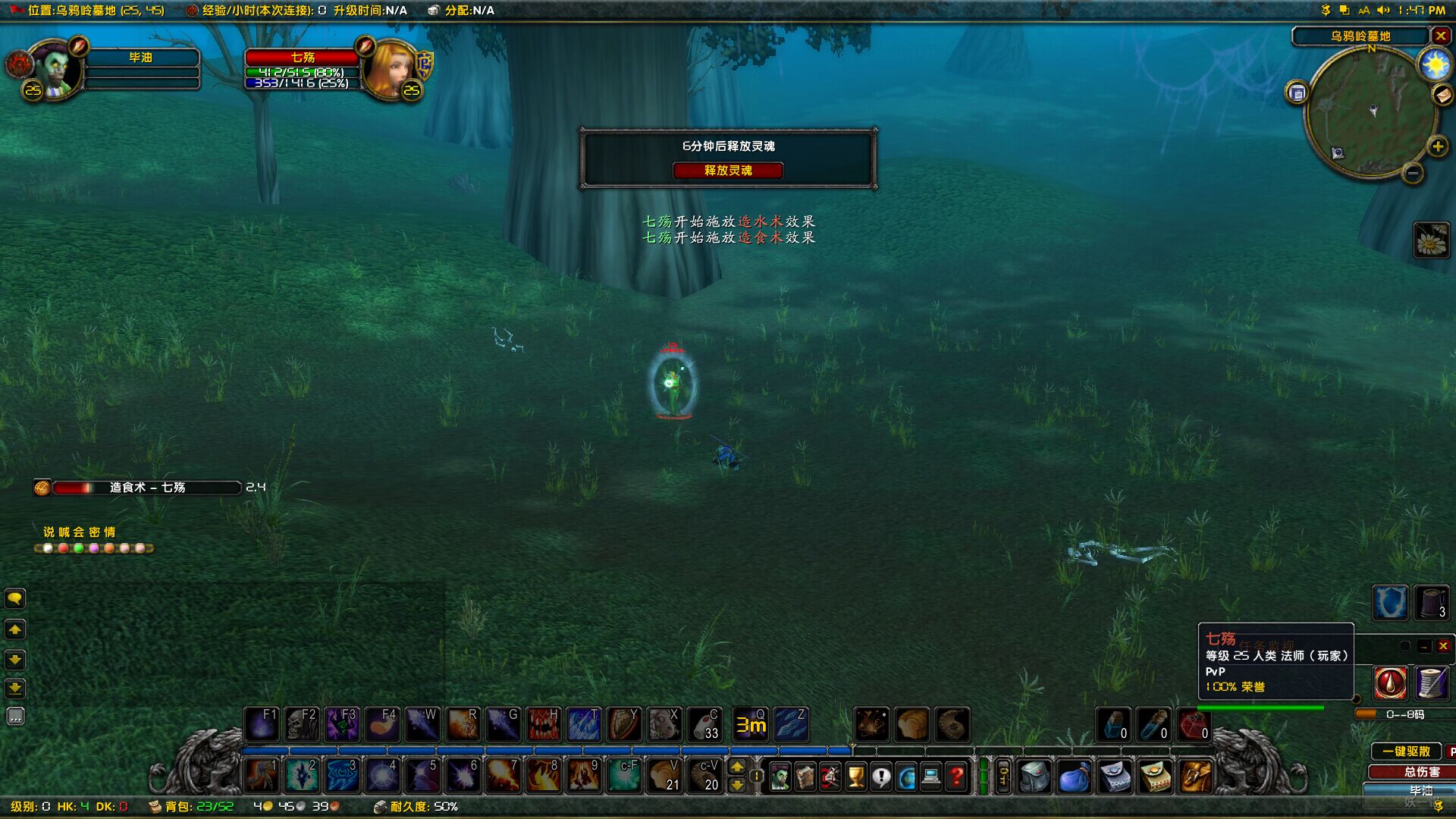Zoom in the minimap with the plus button

(1437, 146)
